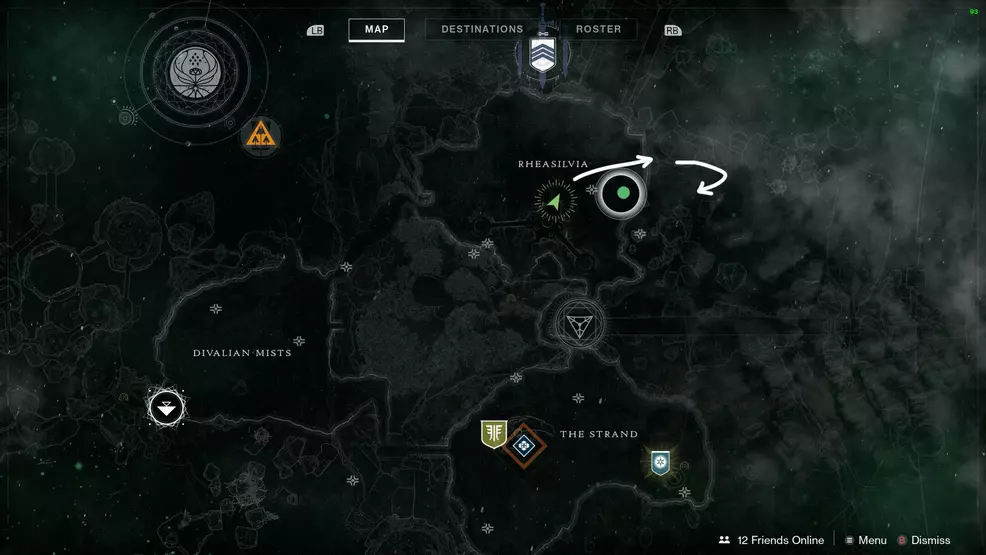Image resolution: width=986 pixels, height=555 pixels.
Task: Click the olive green shield banner icon
Action: point(493,434)
